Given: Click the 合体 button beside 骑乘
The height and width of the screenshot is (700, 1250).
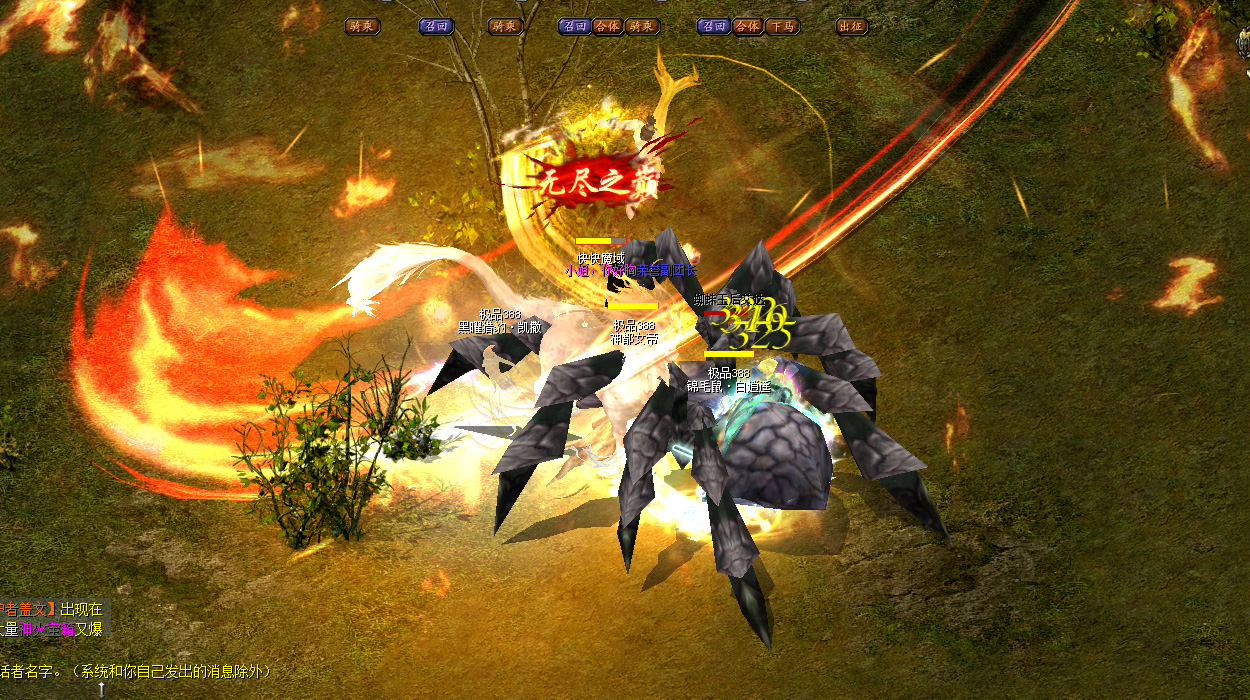Looking at the screenshot, I should (x=607, y=27).
